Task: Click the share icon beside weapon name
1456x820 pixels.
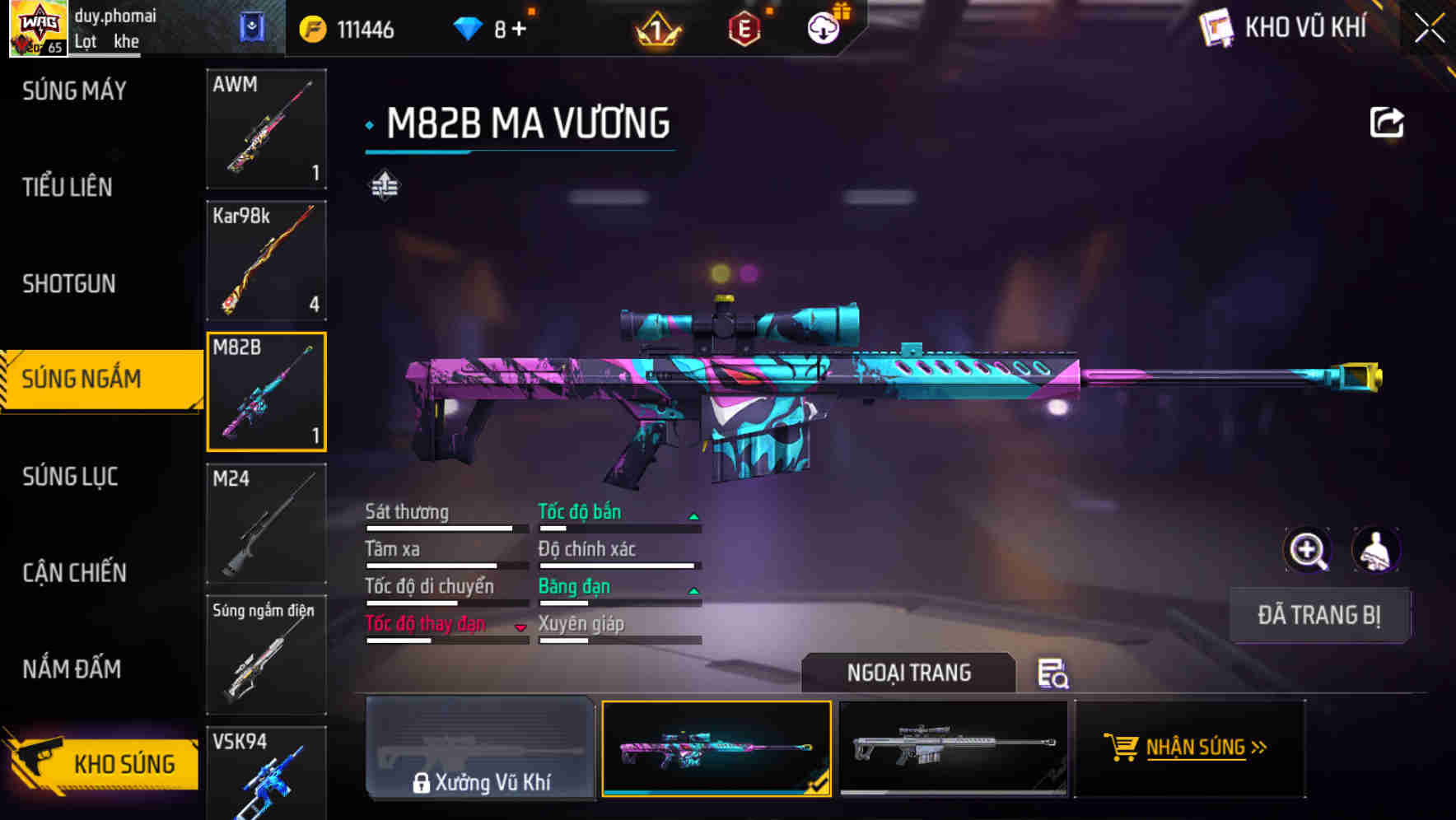Action: coord(1386,121)
